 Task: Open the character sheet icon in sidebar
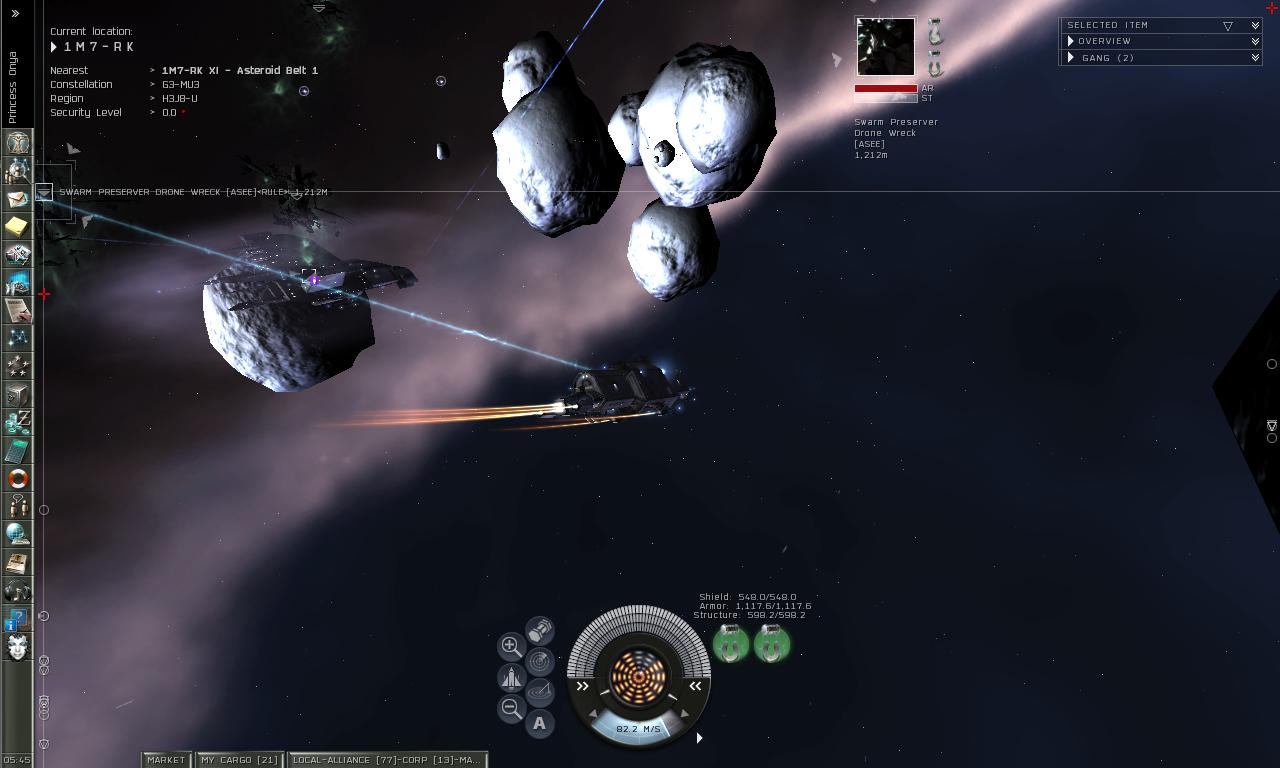[x=18, y=143]
